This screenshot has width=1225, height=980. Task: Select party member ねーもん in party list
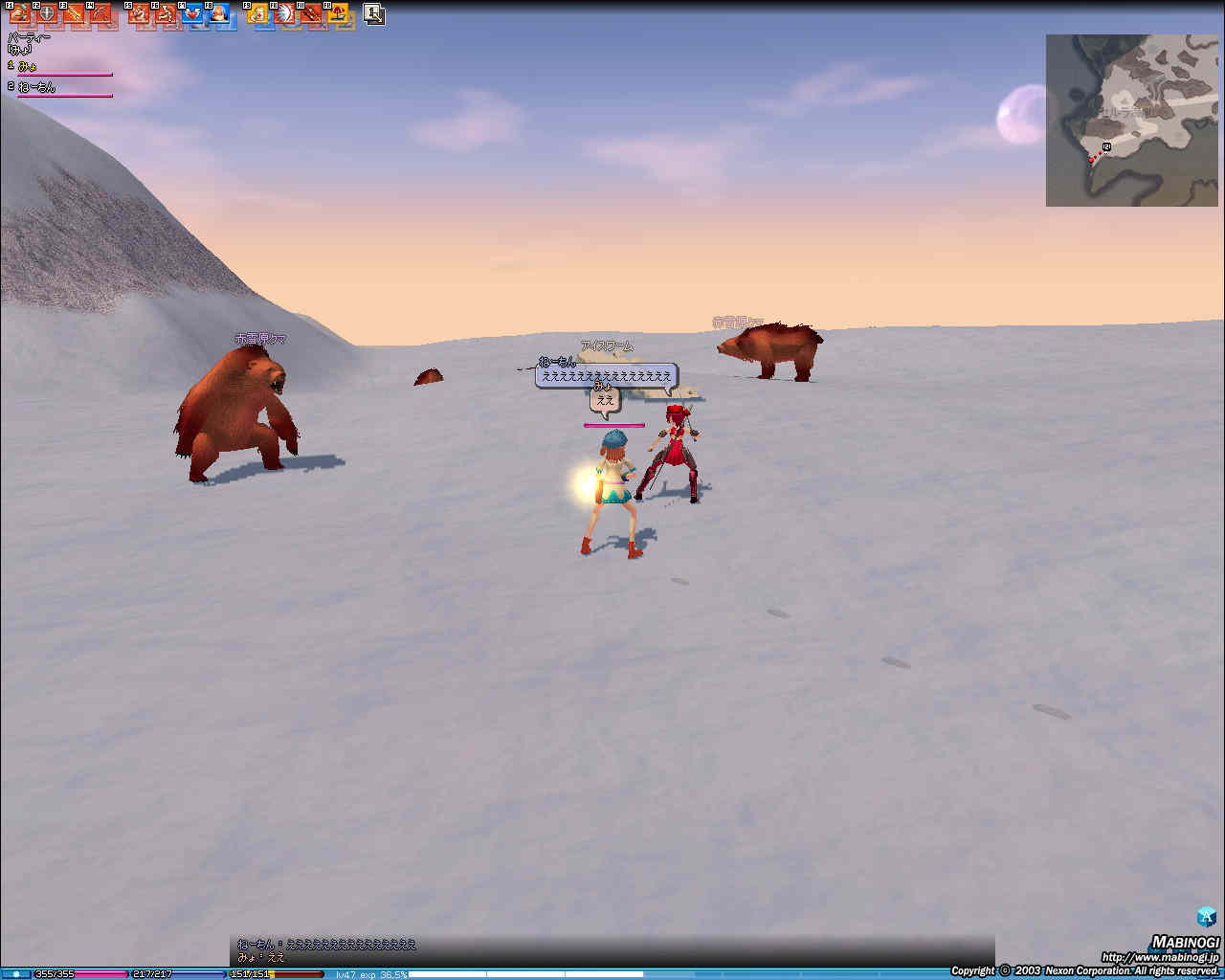tap(36, 87)
